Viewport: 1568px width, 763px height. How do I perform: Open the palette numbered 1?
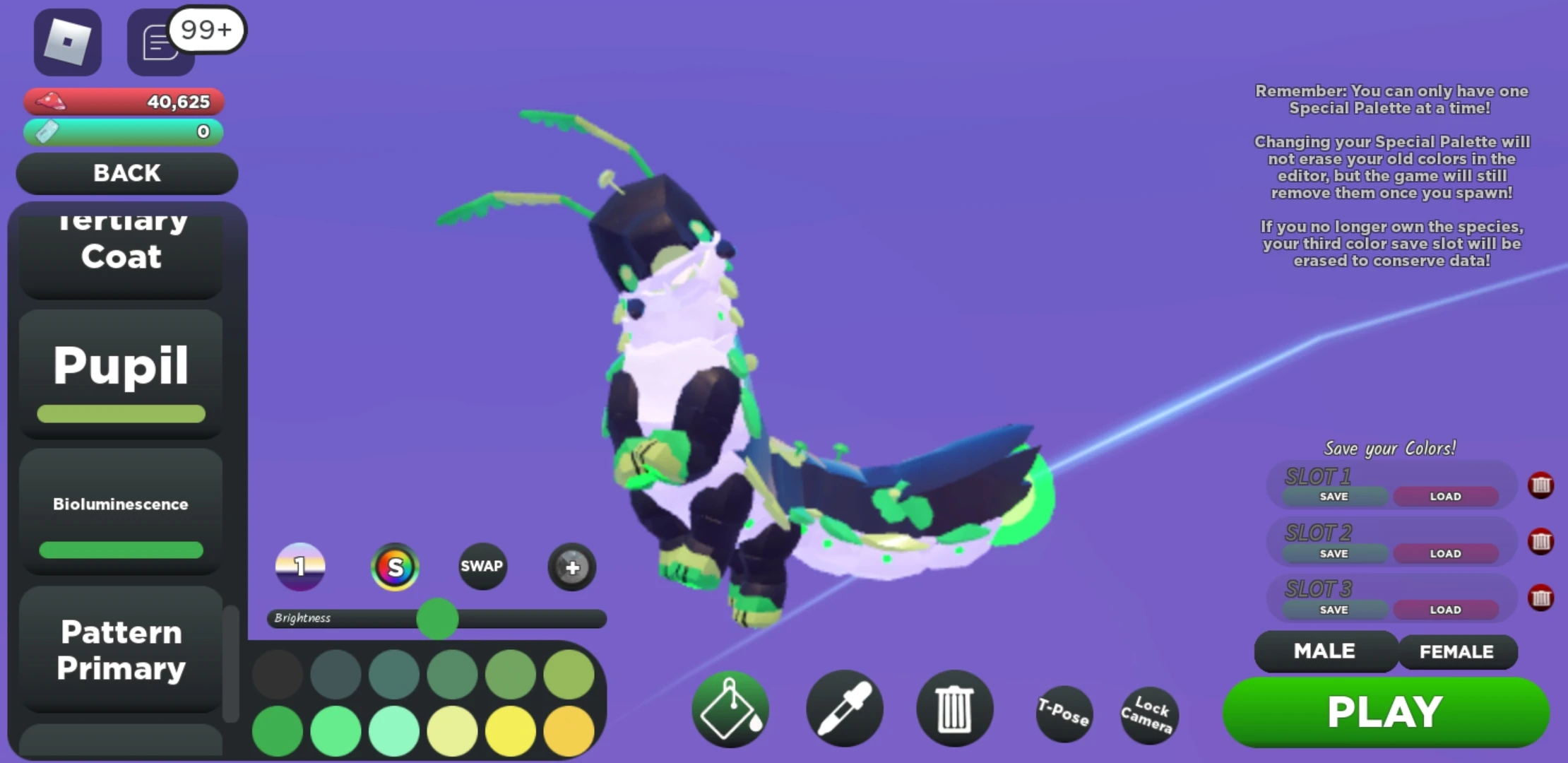coord(300,566)
